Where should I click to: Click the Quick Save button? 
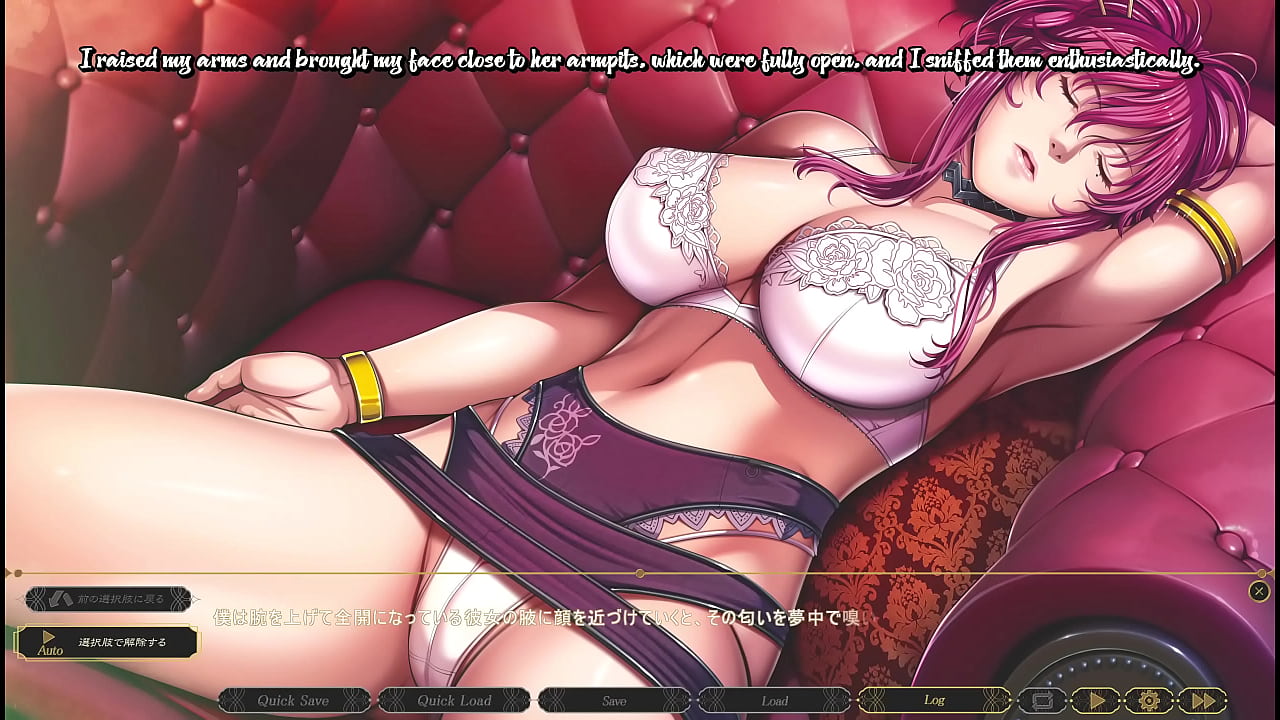[293, 700]
